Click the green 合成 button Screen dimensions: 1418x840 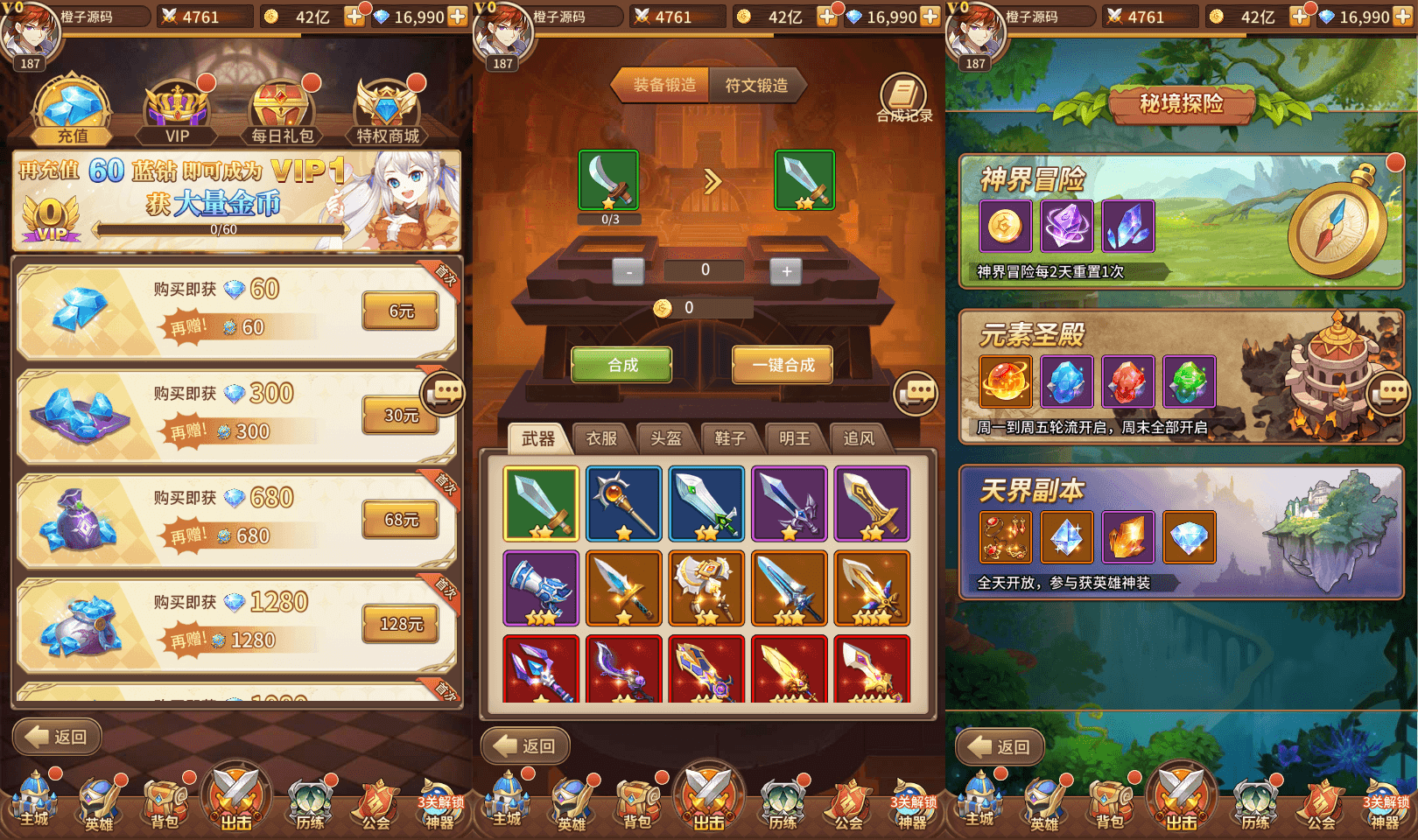click(622, 365)
